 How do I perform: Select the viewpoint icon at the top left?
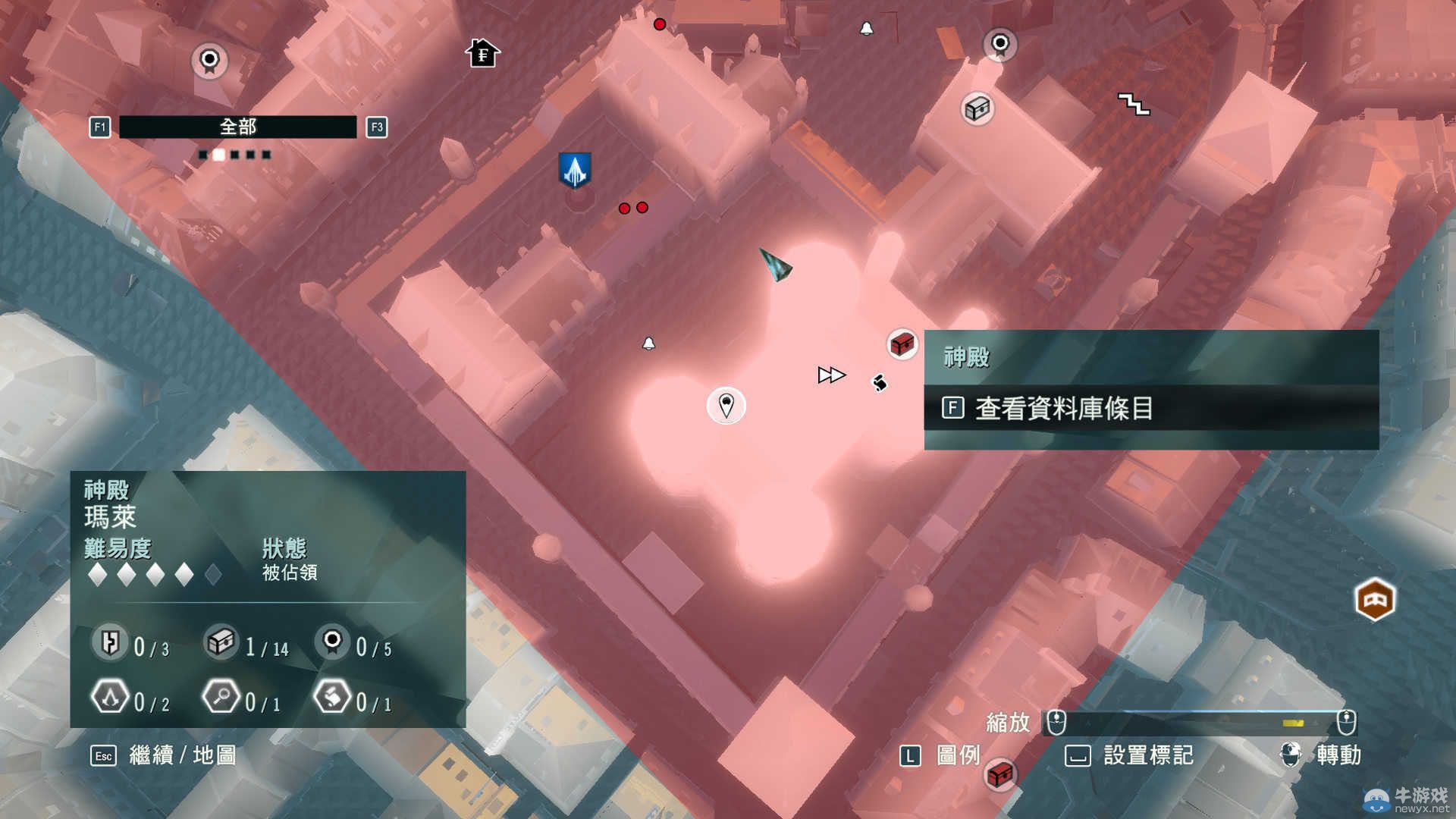210,62
